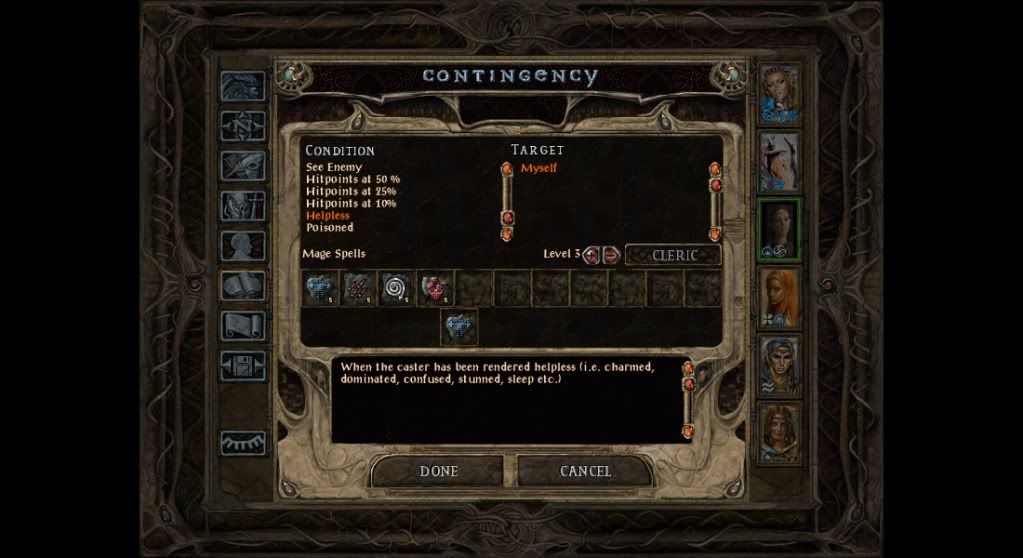Choose the See Enemy condition
This screenshot has width=1023, height=558.
tap(334, 167)
